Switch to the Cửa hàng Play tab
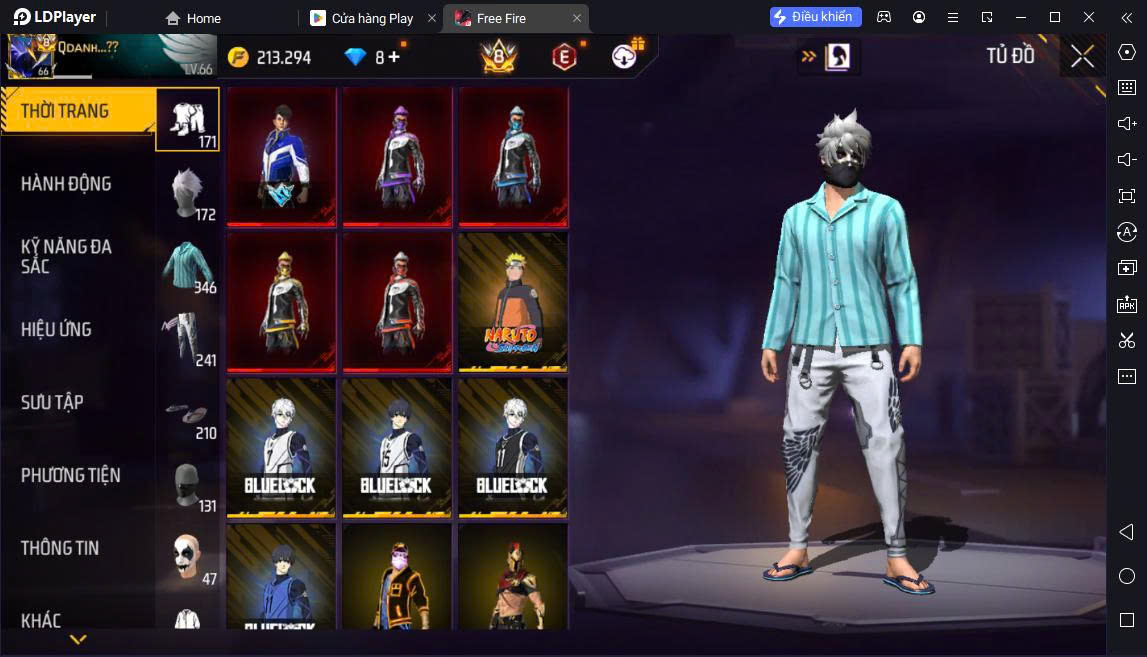The image size is (1147, 657). pos(371,18)
